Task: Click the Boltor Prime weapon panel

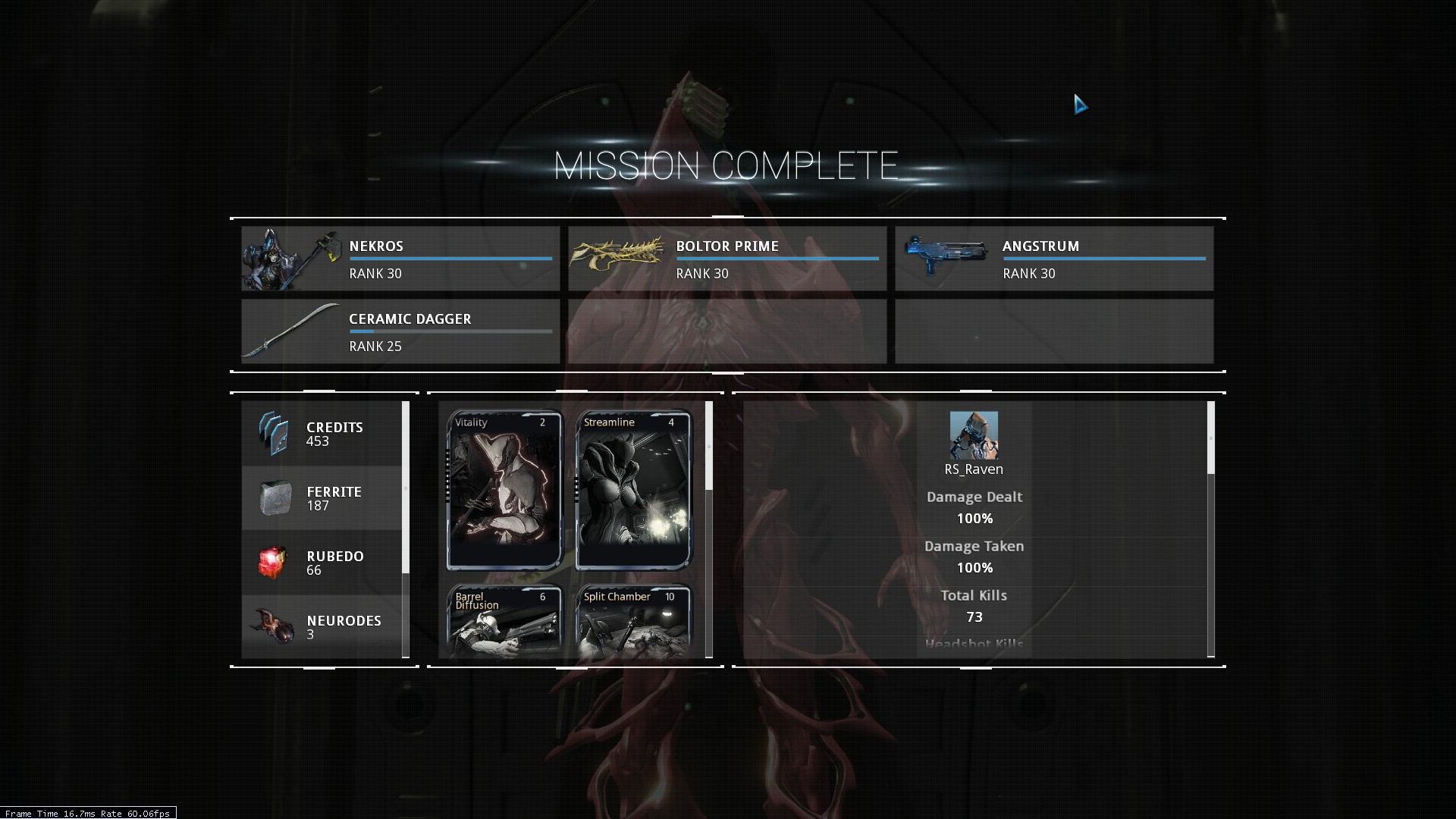Action: [x=727, y=259]
